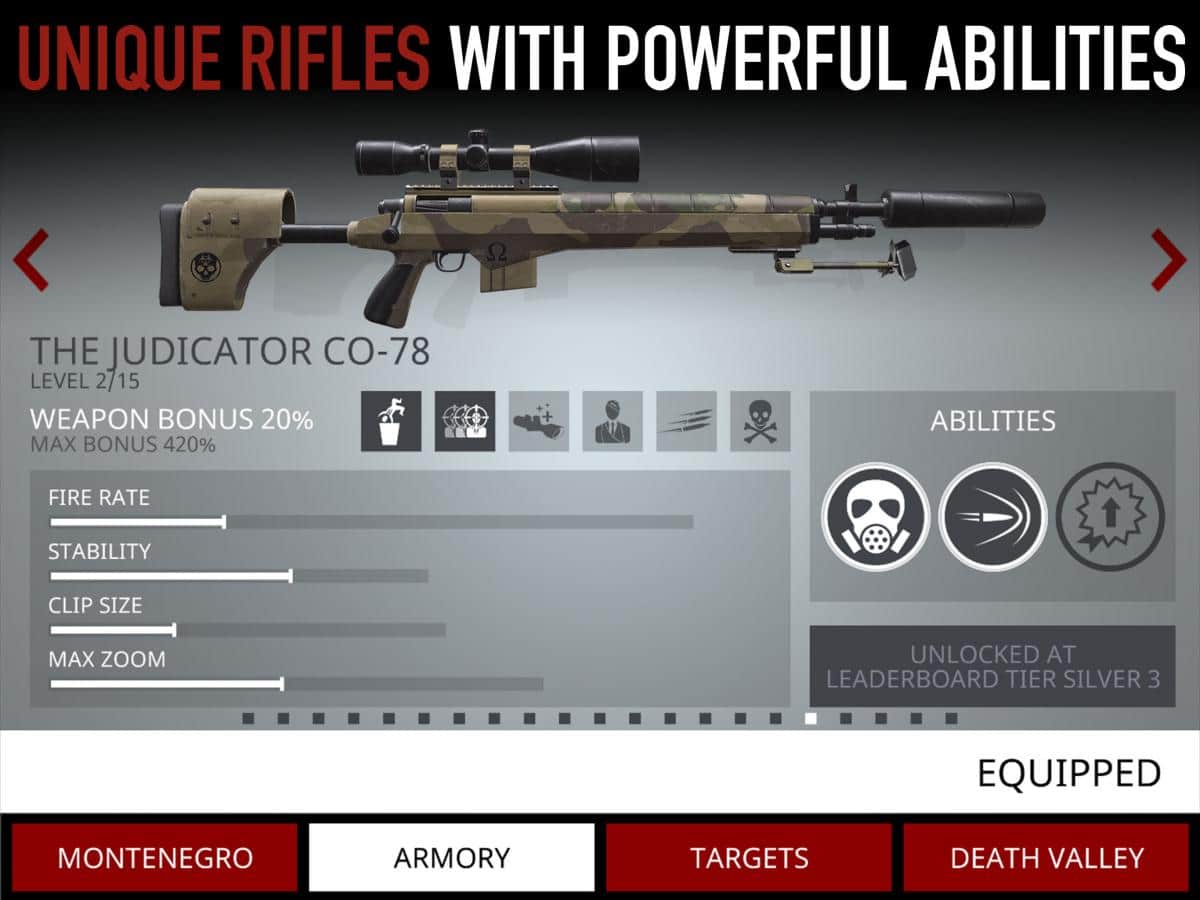This screenshot has height=900, width=1200.
Task: Choose the suited man bonus icon
Action: pos(613,421)
